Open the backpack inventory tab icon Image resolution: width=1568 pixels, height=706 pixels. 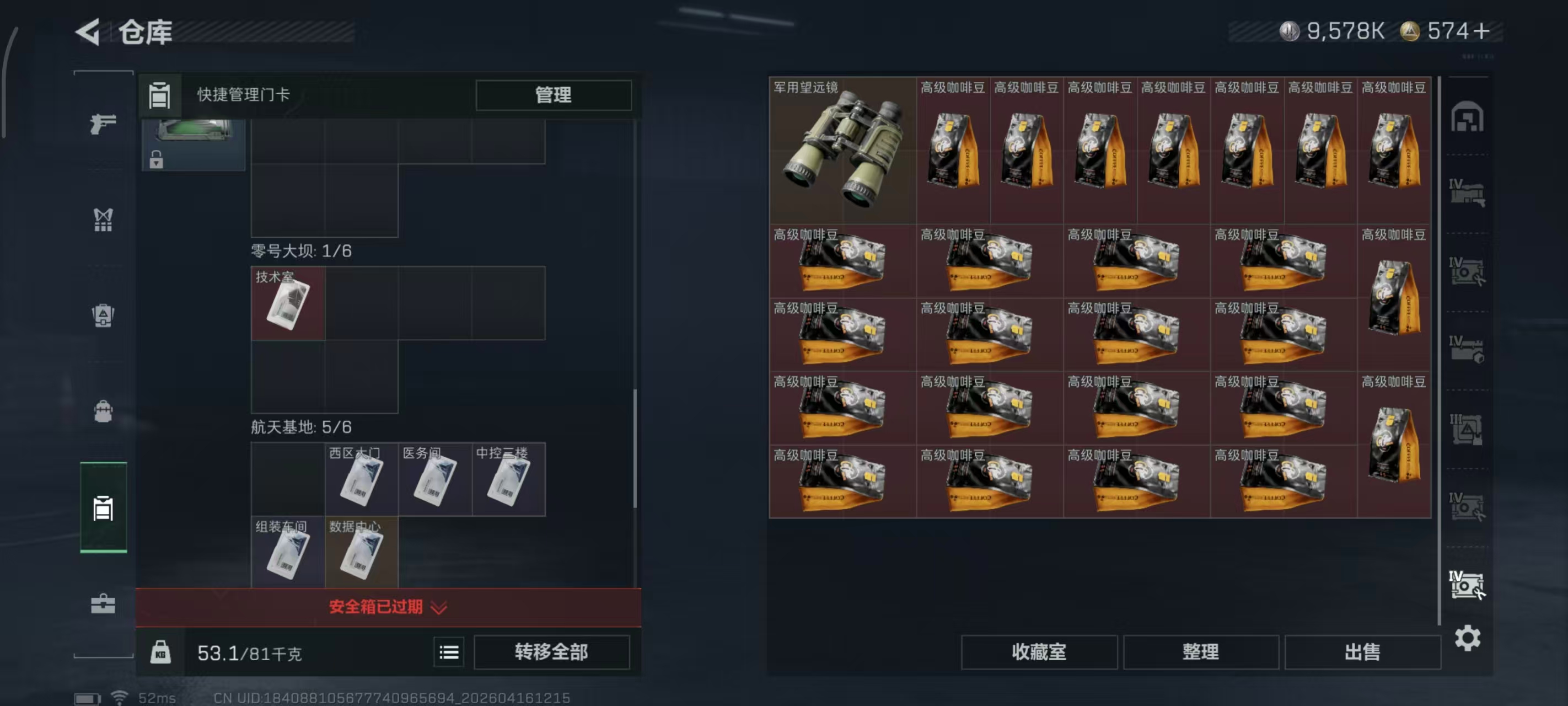pos(104,411)
